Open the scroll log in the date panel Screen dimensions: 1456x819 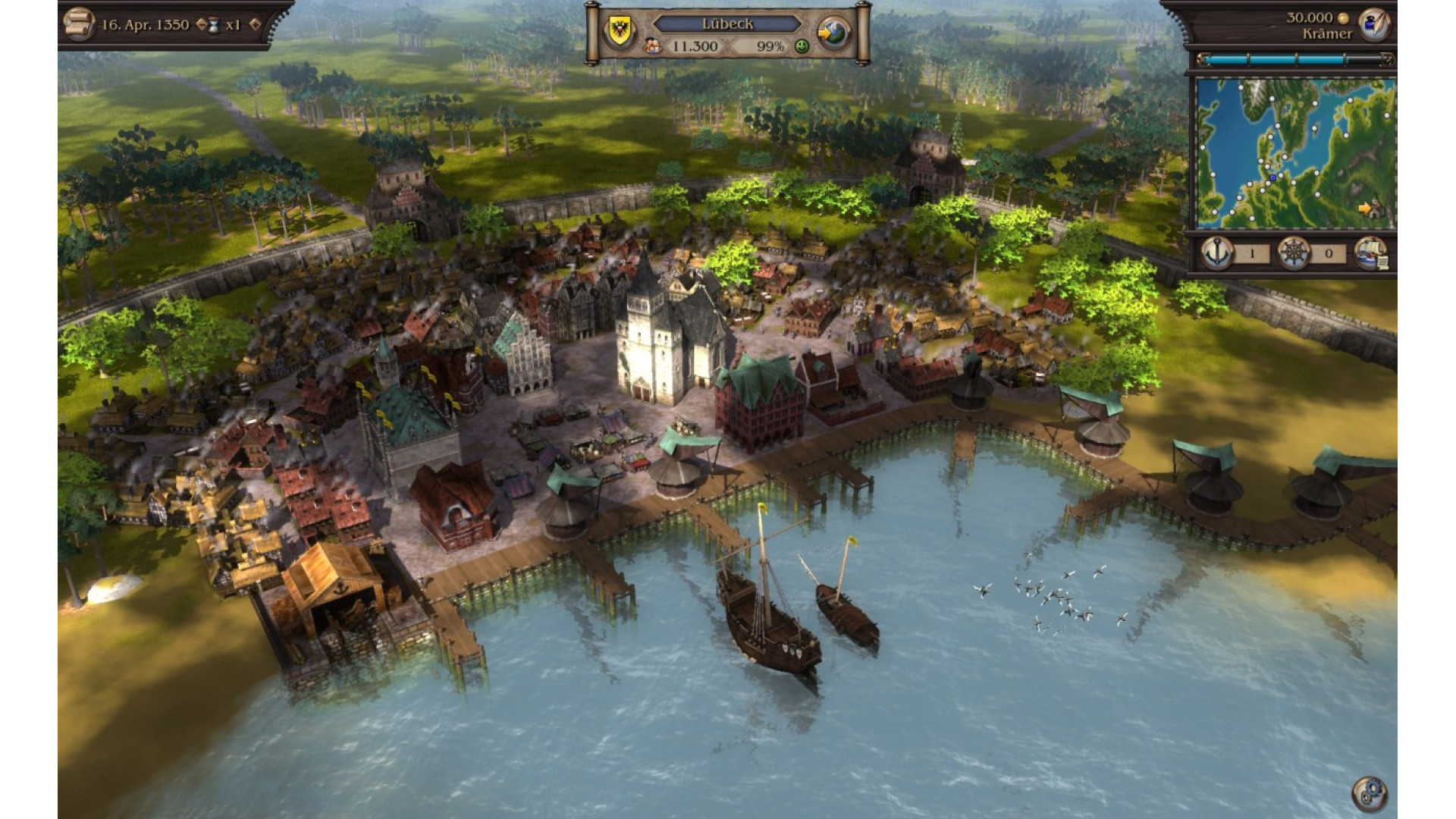78,24
